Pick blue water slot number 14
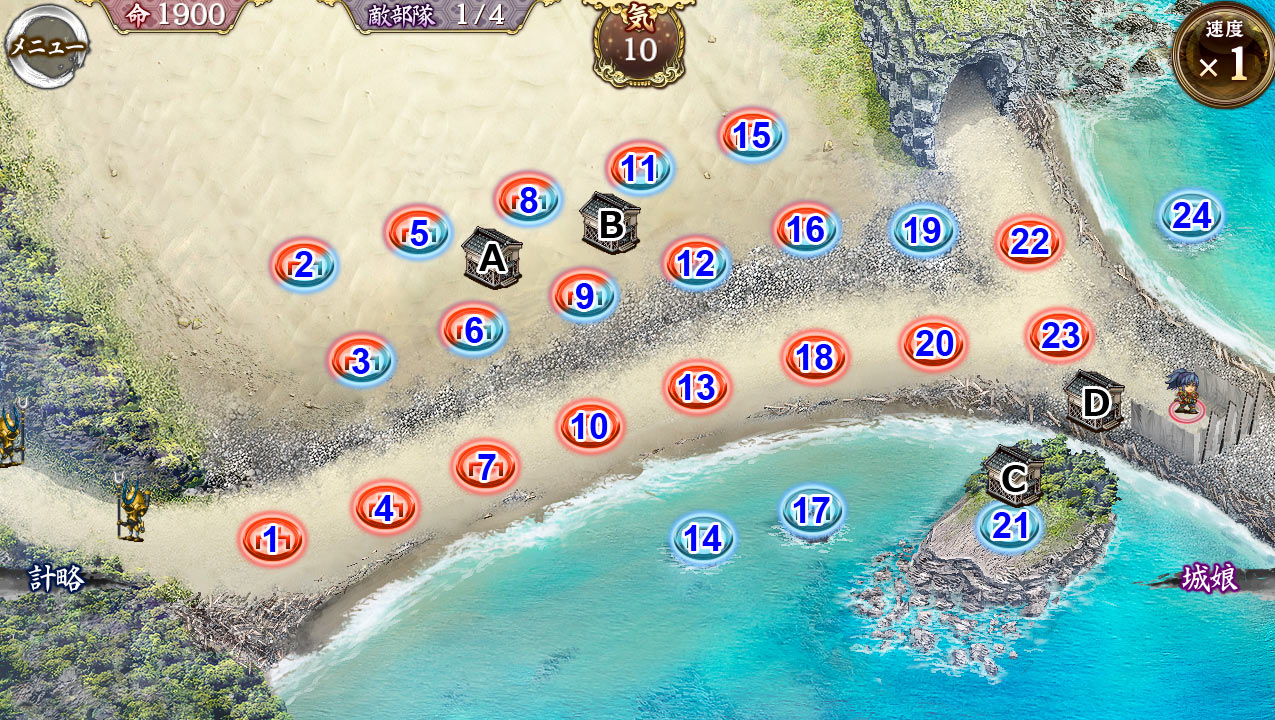The width and height of the screenshot is (1275, 720). click(703, 539)
